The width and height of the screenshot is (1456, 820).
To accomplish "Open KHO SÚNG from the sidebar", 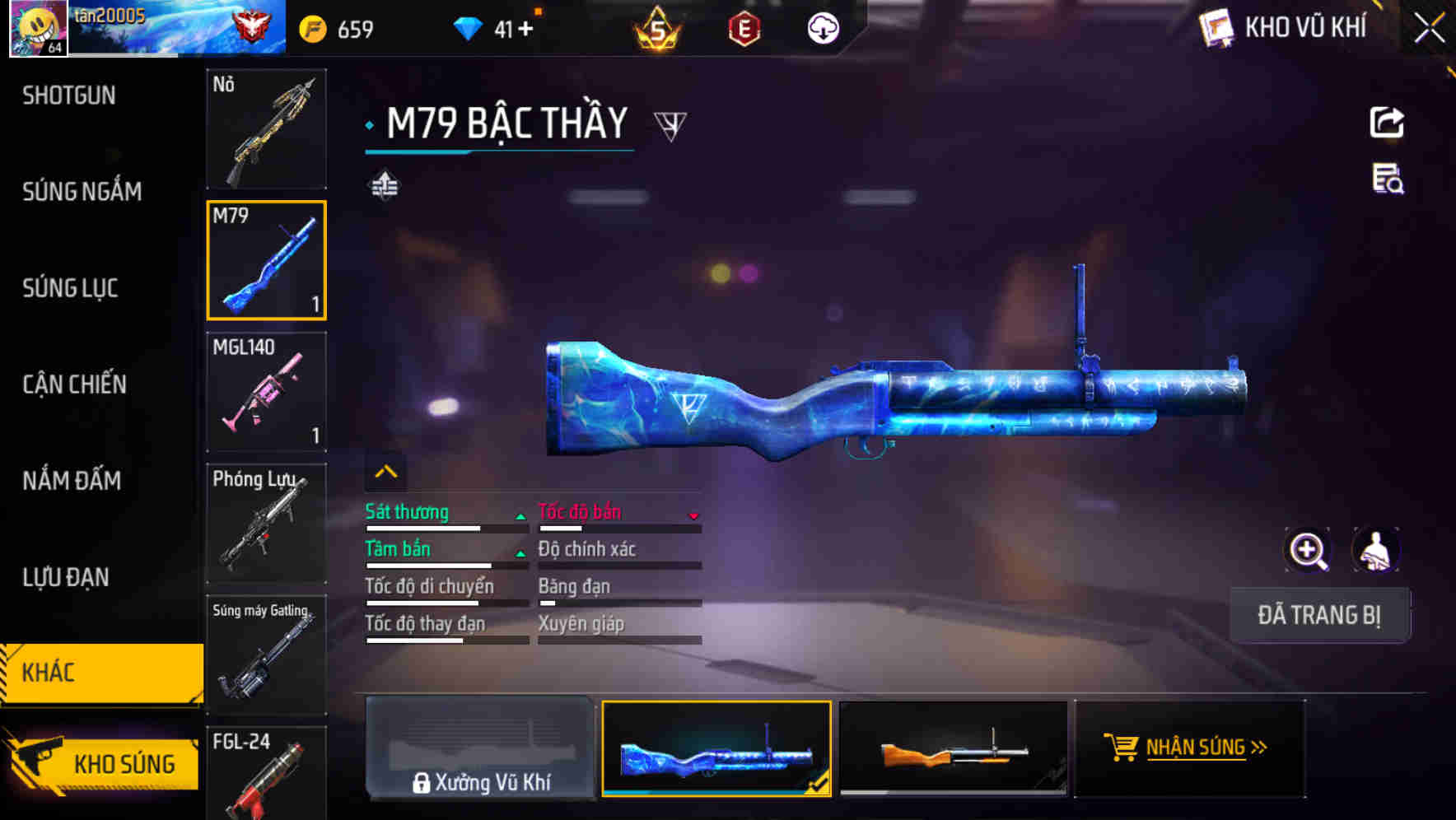I will [x=125, y=762].
